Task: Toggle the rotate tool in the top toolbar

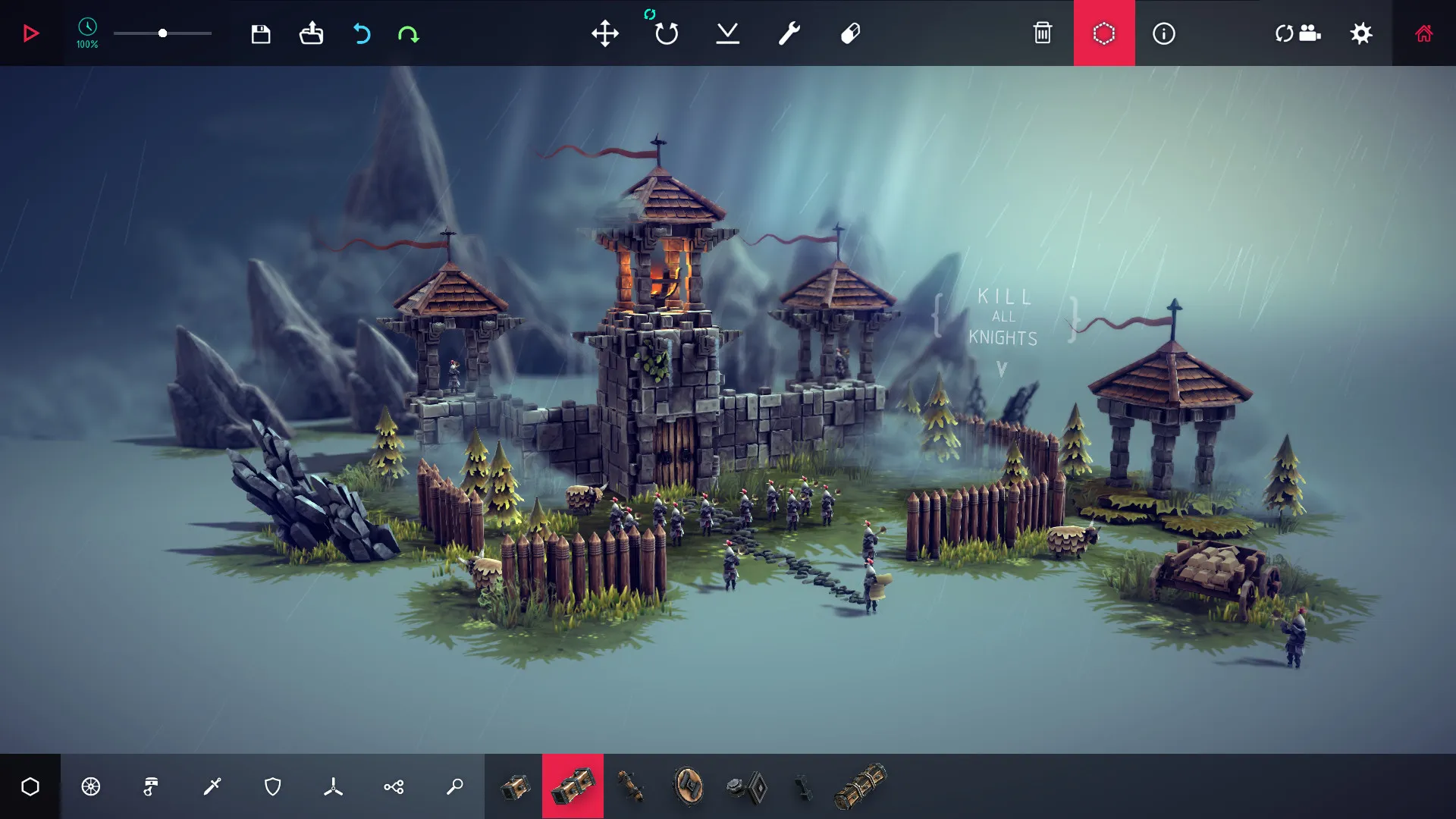Action: pos(666,33)
